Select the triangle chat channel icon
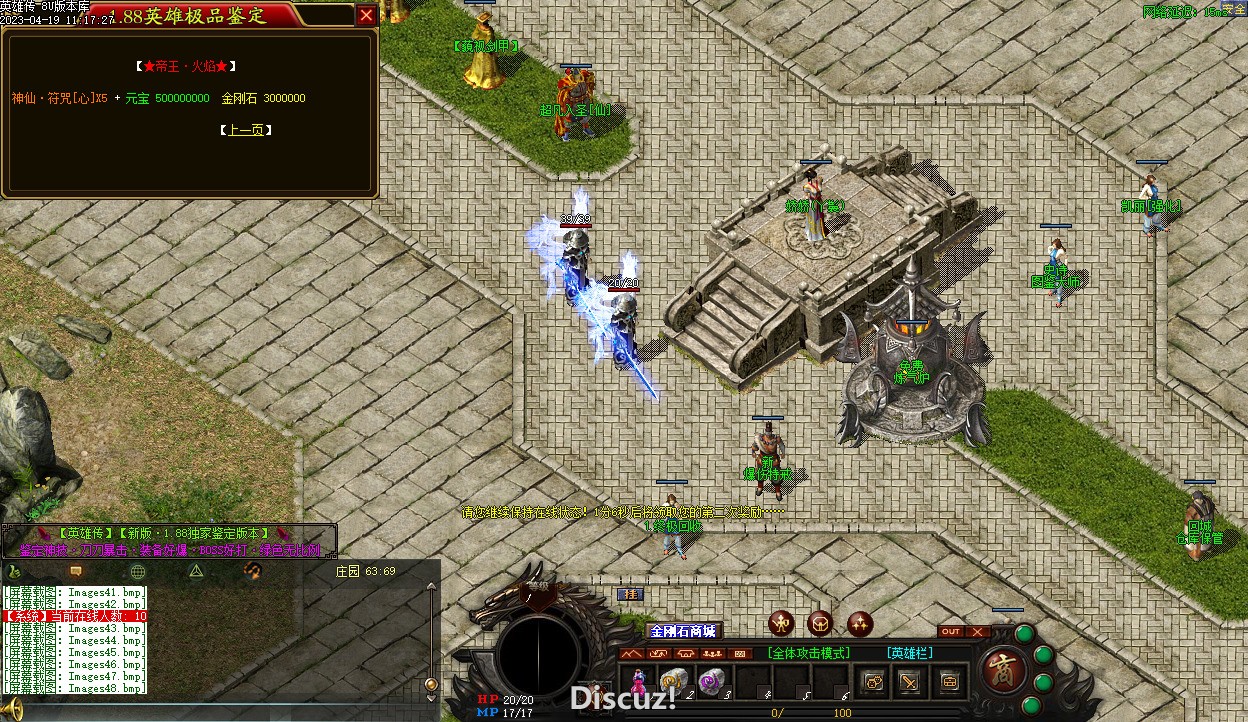 tap(197, 571)
